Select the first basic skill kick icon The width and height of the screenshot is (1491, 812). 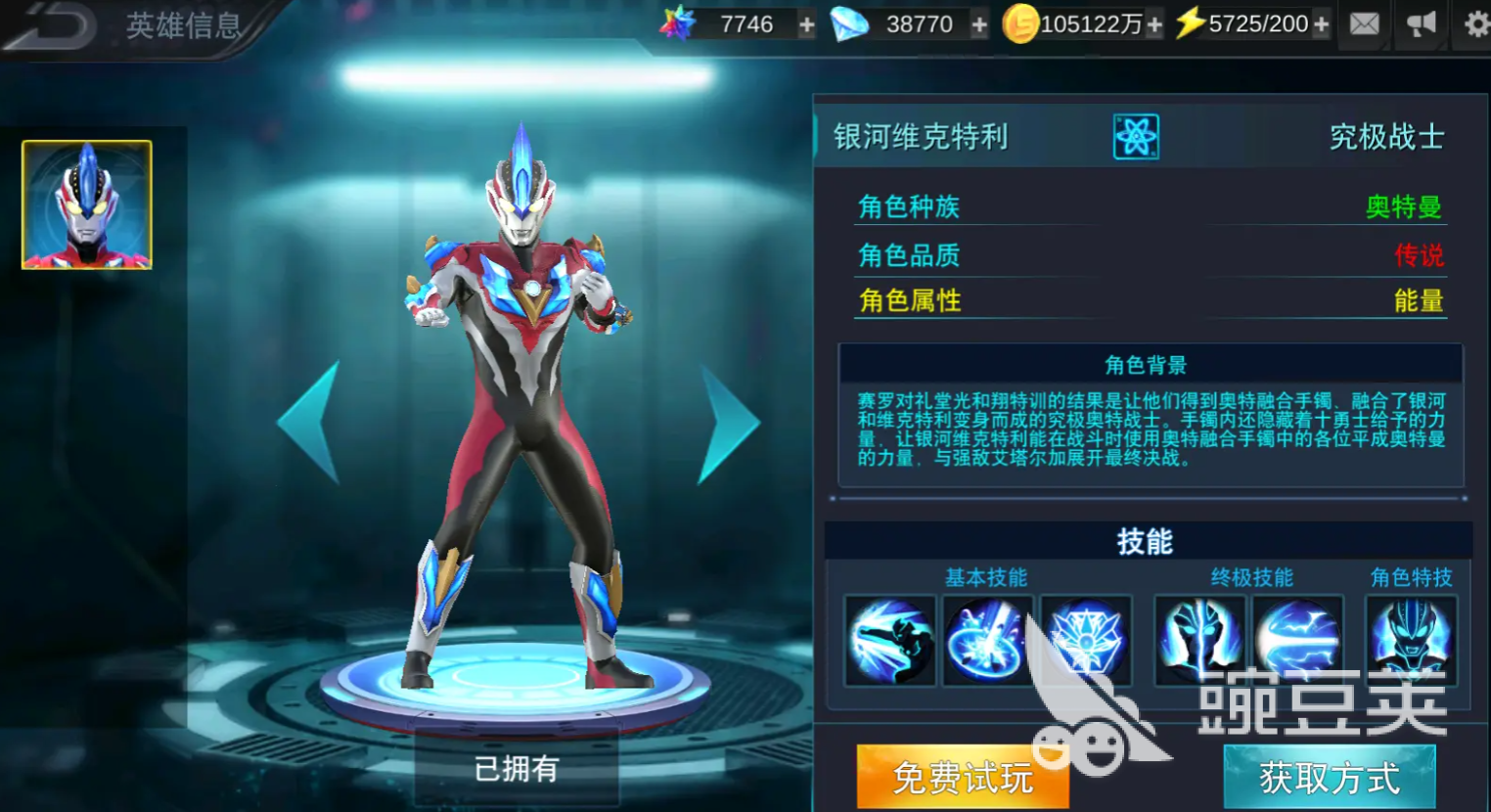888,642
